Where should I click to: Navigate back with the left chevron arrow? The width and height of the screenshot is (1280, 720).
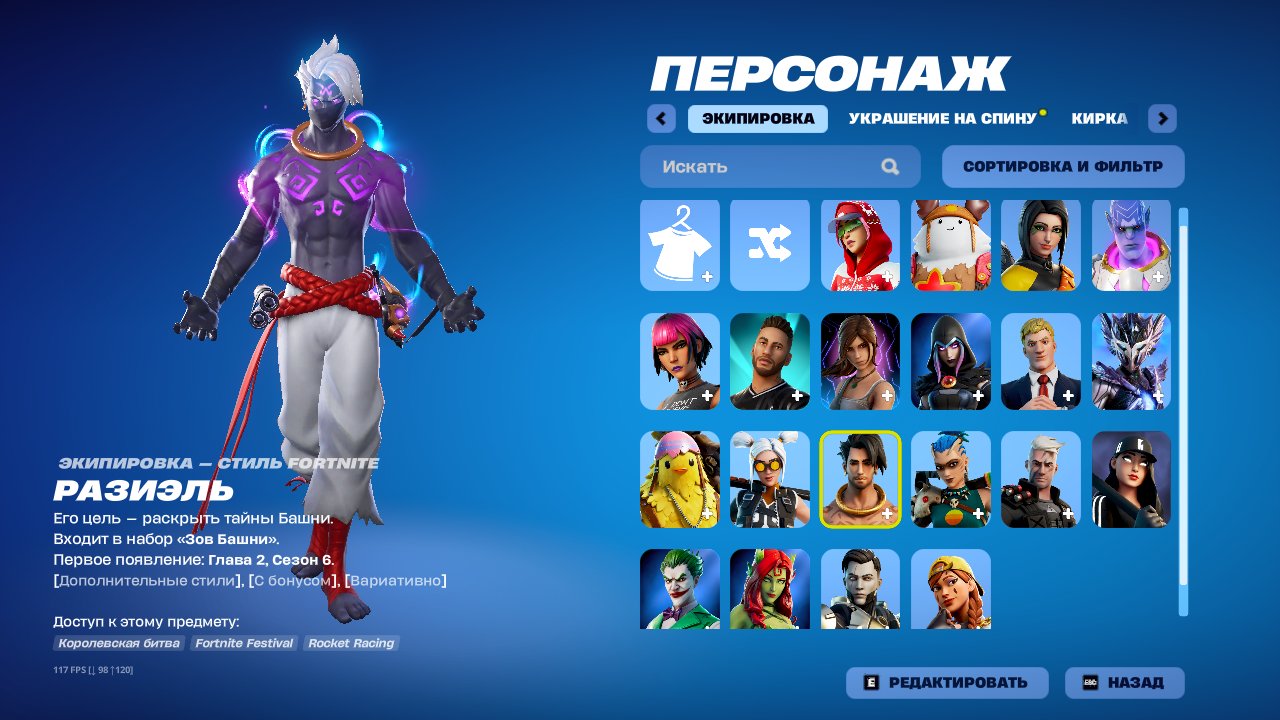(660, 118)
